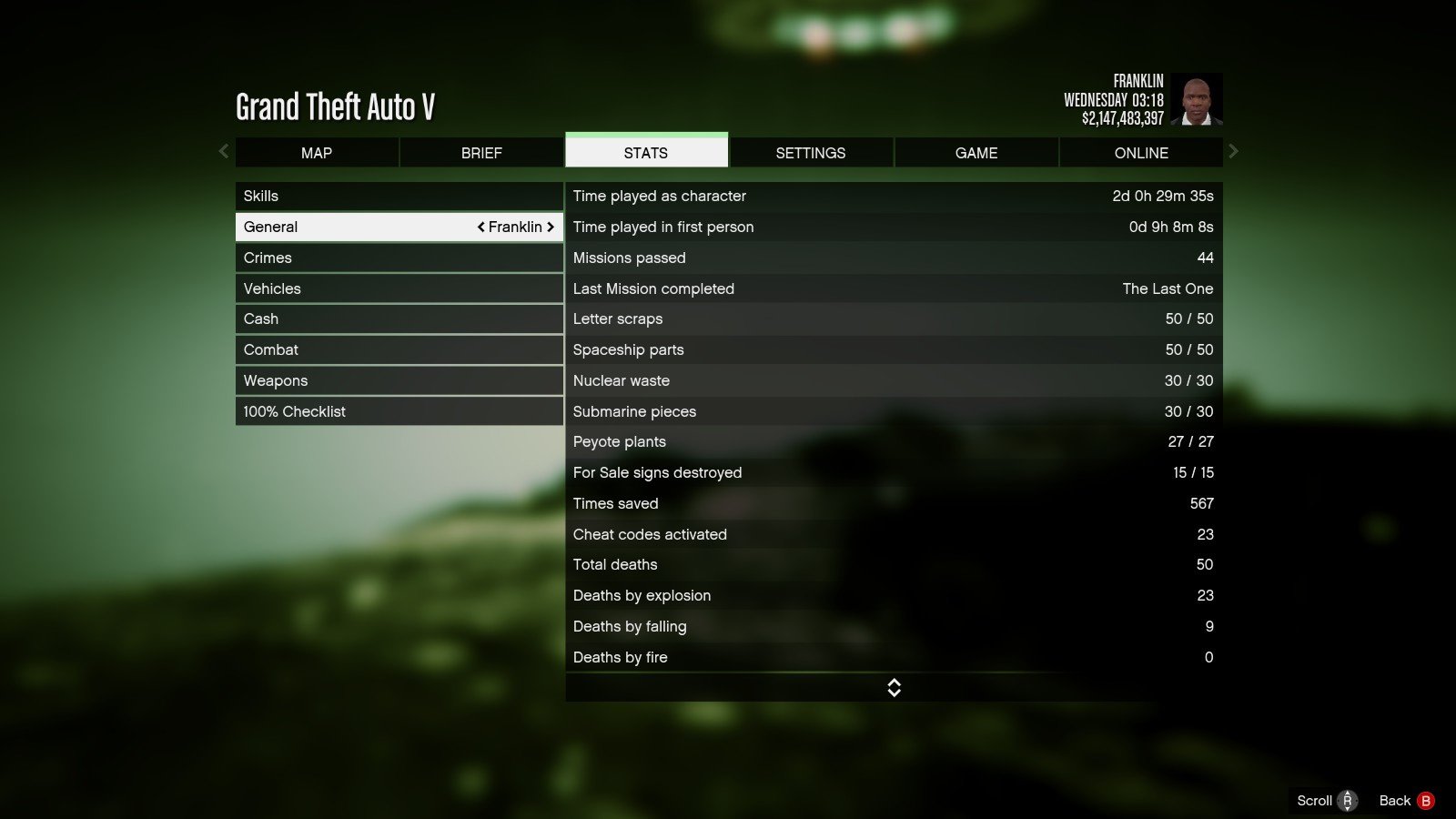Viewport: 1456px width, 819px height.
Task: Click the right arrow beside ONLINE tab
Action: tap(1235, 150)
